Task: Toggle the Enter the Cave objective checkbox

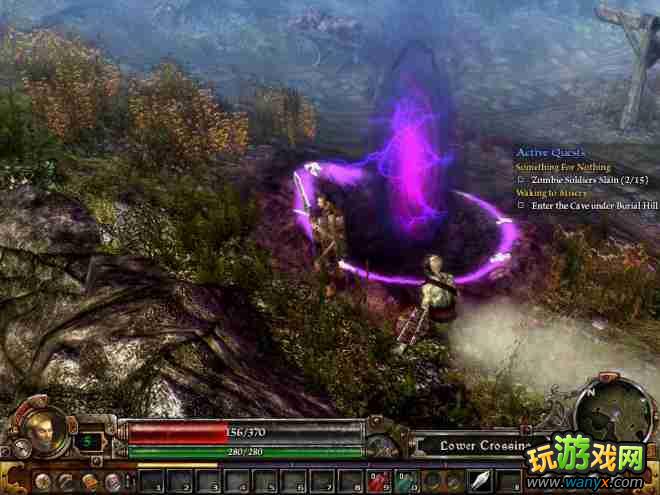Action: tap(521, 205)
